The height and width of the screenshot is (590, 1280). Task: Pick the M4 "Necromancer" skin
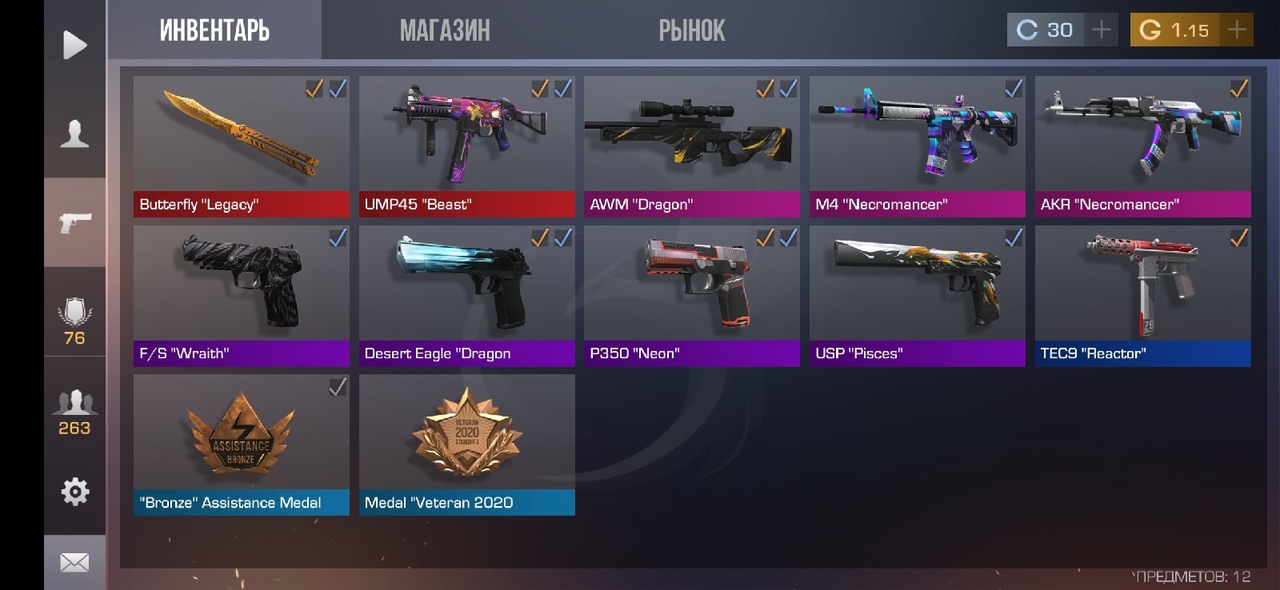coord(917,146)
